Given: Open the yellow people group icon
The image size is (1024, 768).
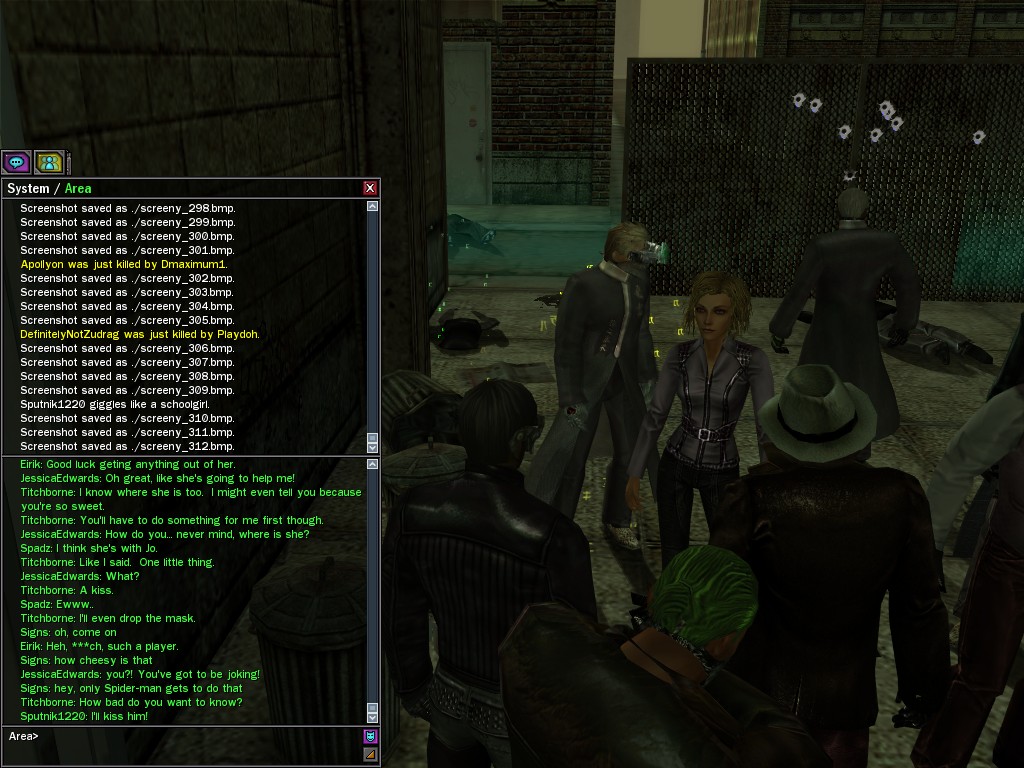Looking at the screenshot, I should [x=49, y=162].
